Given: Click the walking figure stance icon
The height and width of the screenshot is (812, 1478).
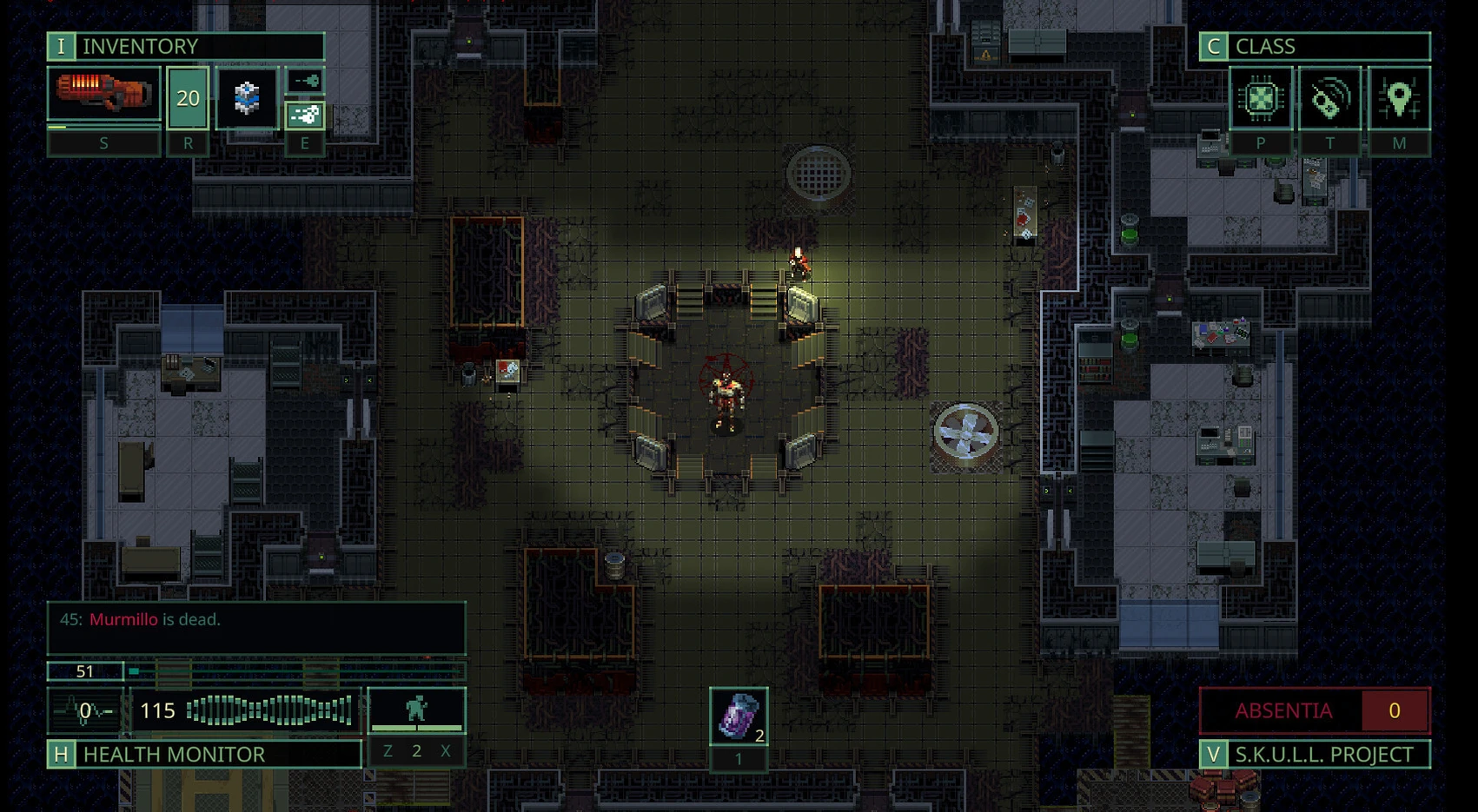Looking at the screenshot, I should pyautogui.click(x=416, y=710).
